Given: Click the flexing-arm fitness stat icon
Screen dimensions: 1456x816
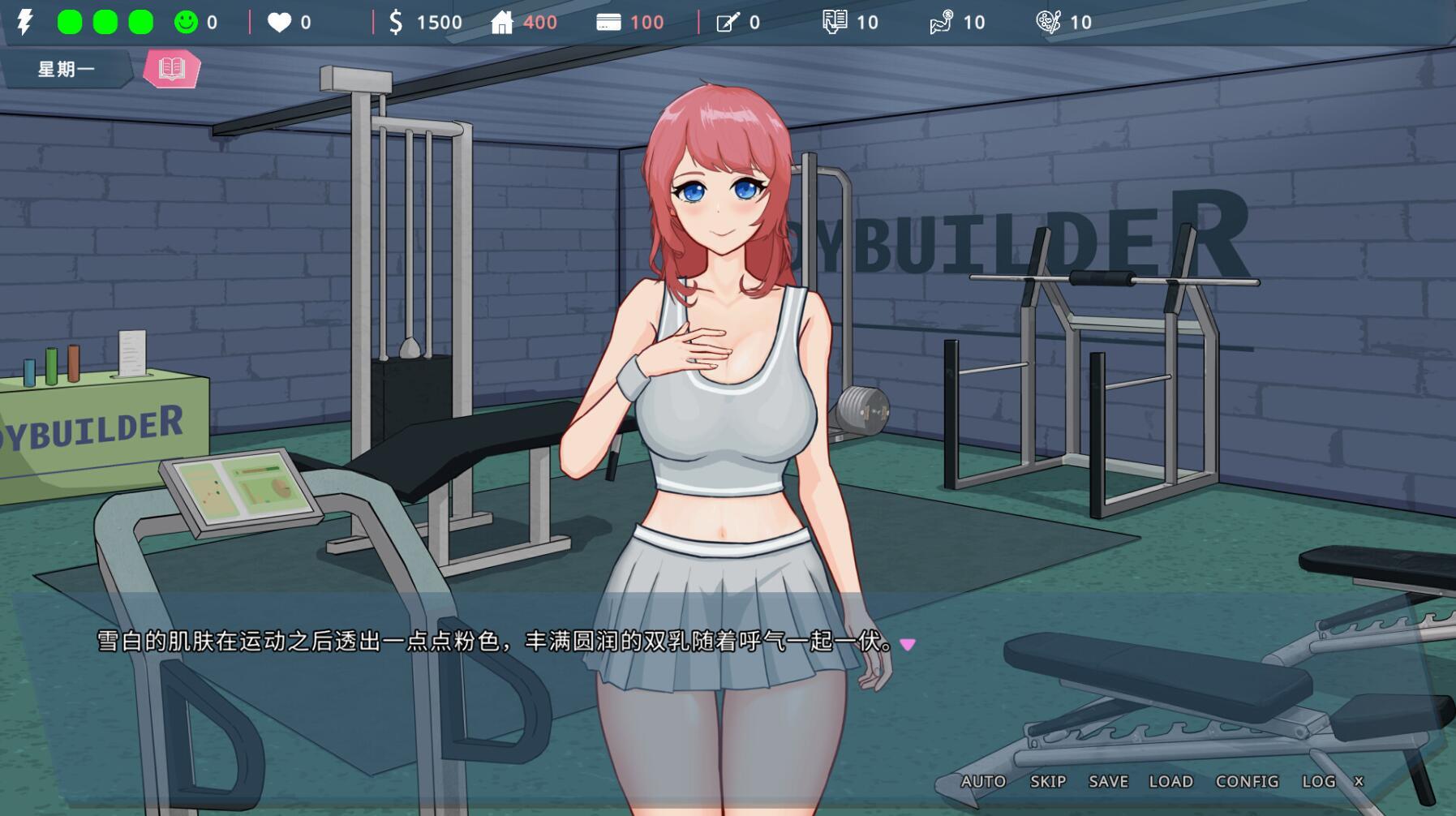Looking at the screenshot, I should pos(943,22).
